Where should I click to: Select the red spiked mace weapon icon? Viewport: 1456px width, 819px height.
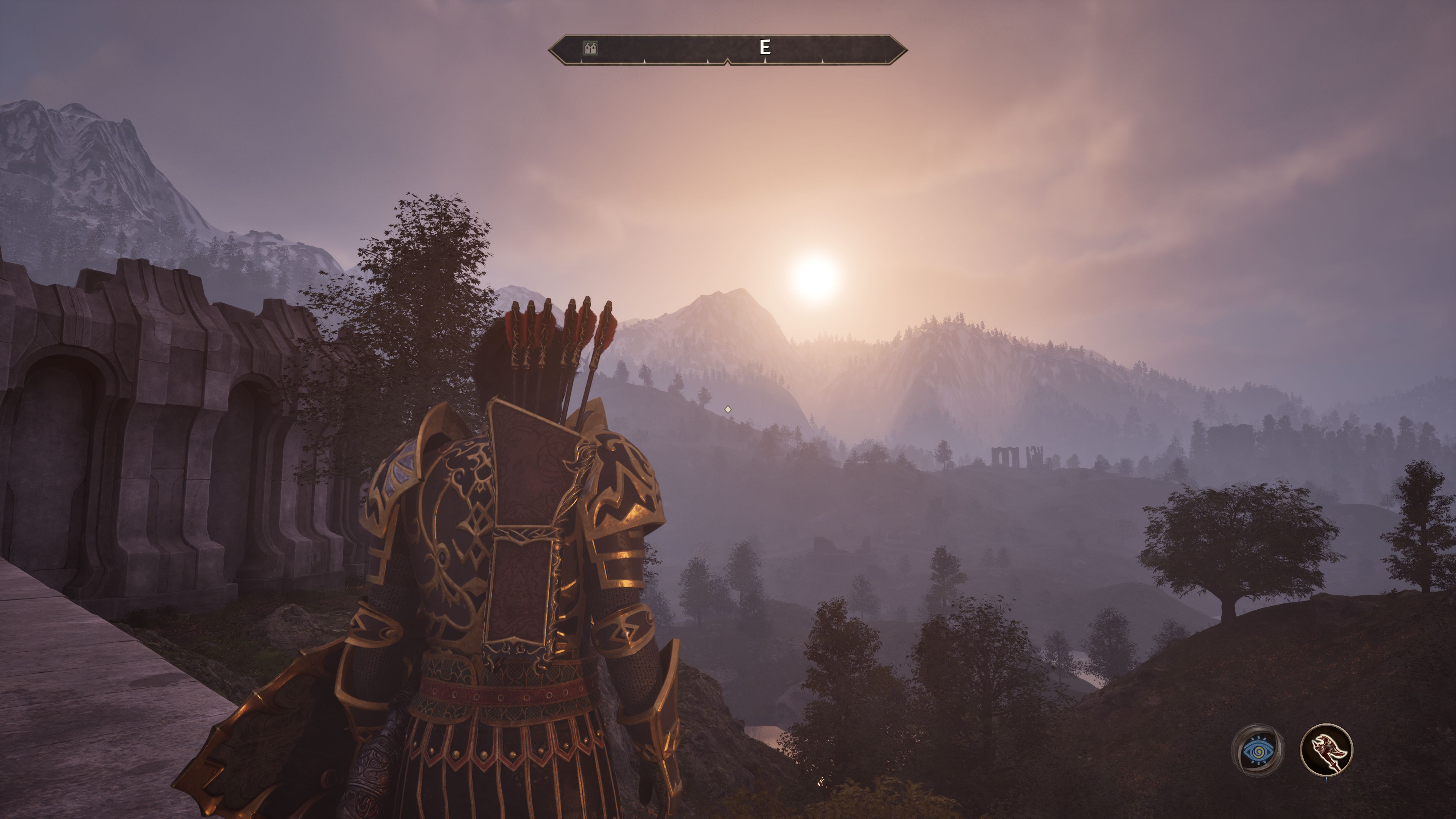pyautogui.click(x=1326, y=750)
